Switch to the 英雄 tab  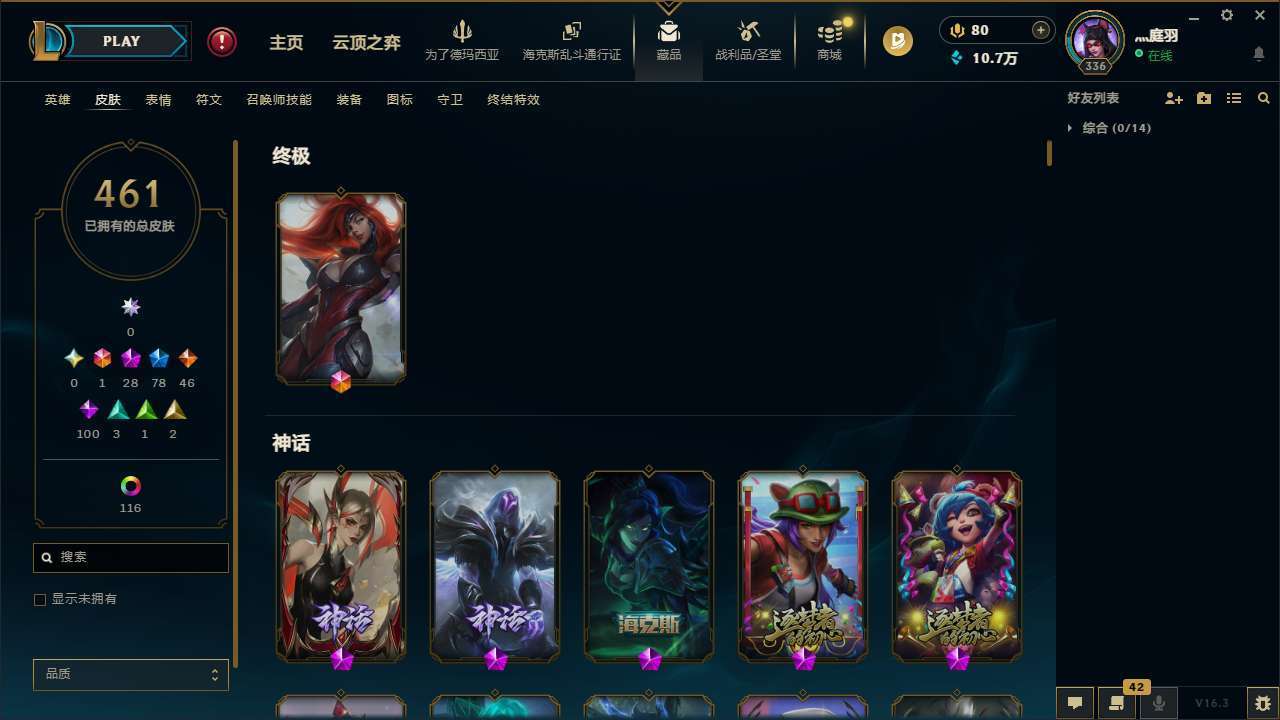(57, 100)
